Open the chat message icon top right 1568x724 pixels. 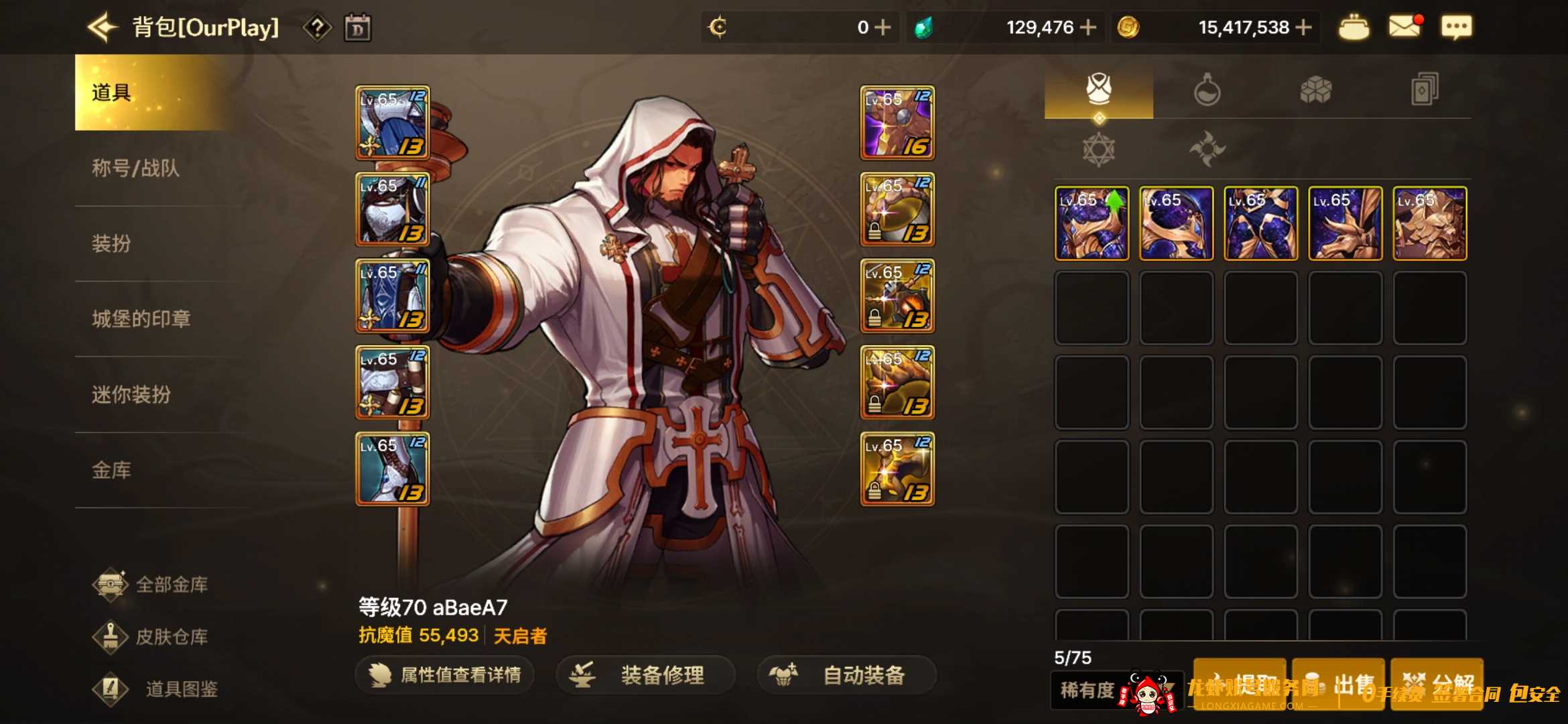click(x=1455, y=27)
